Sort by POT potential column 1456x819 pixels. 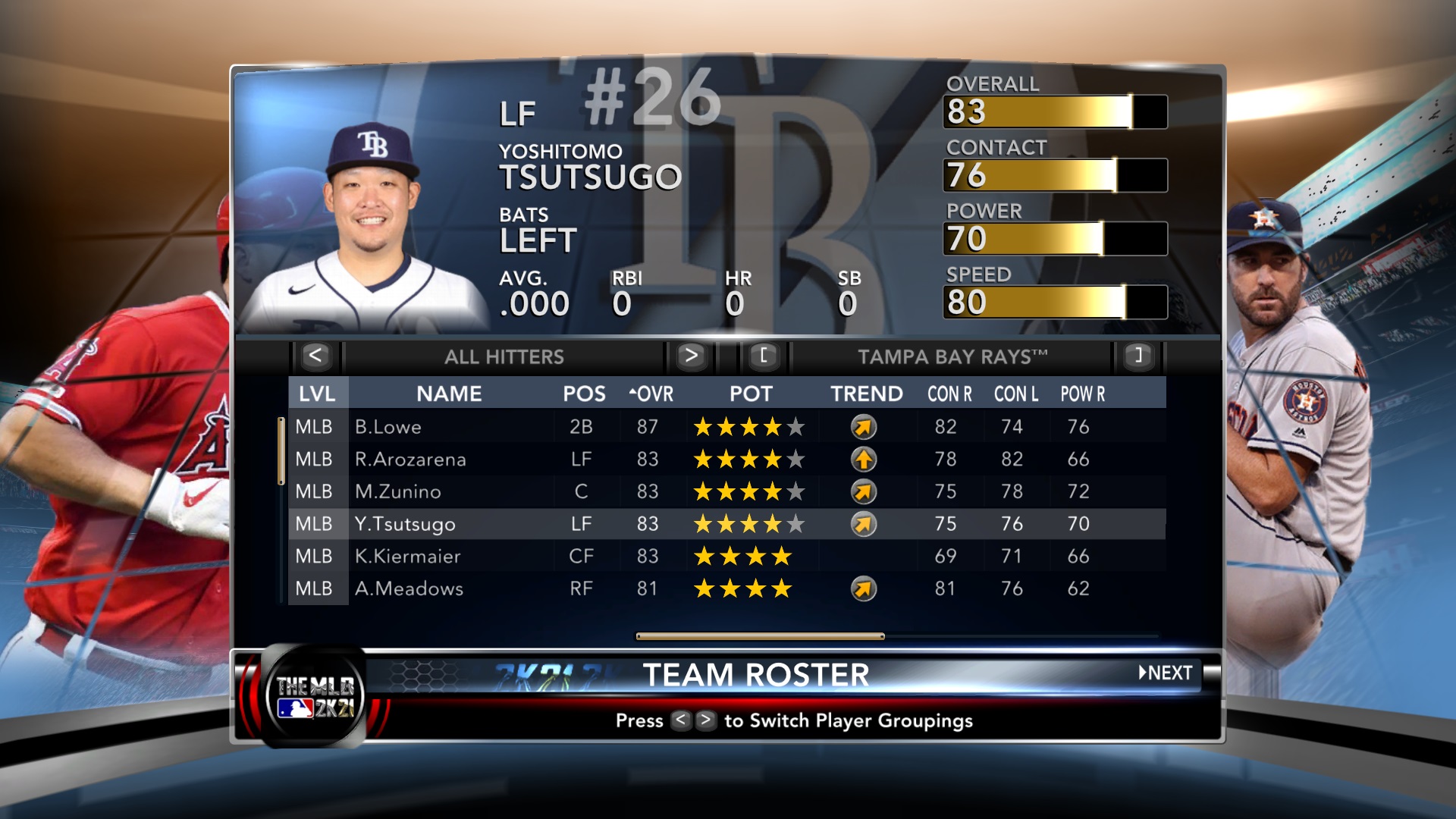751,394
